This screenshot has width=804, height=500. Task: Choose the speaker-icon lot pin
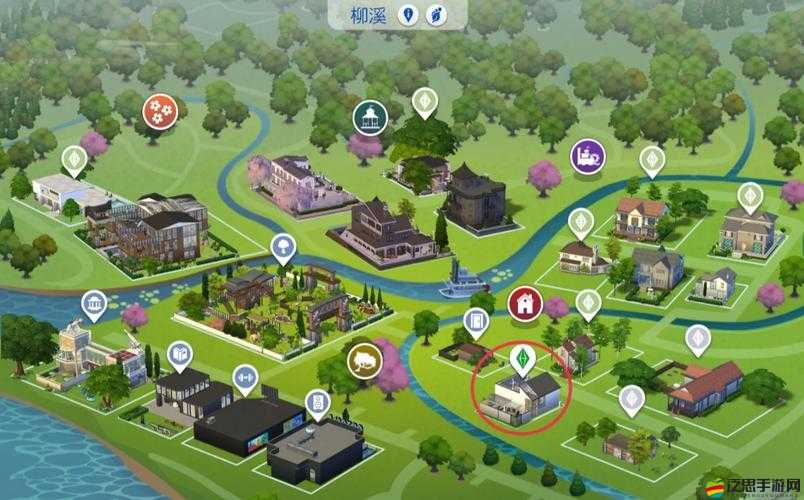click(318, 402)
